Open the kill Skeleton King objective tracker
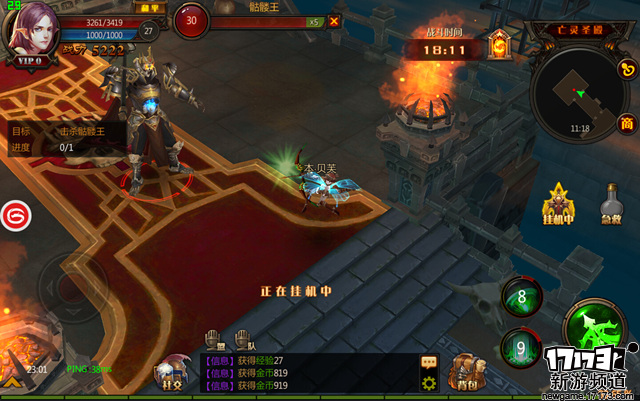The height and width of the screenshot is (401, 640). (65, 138)
